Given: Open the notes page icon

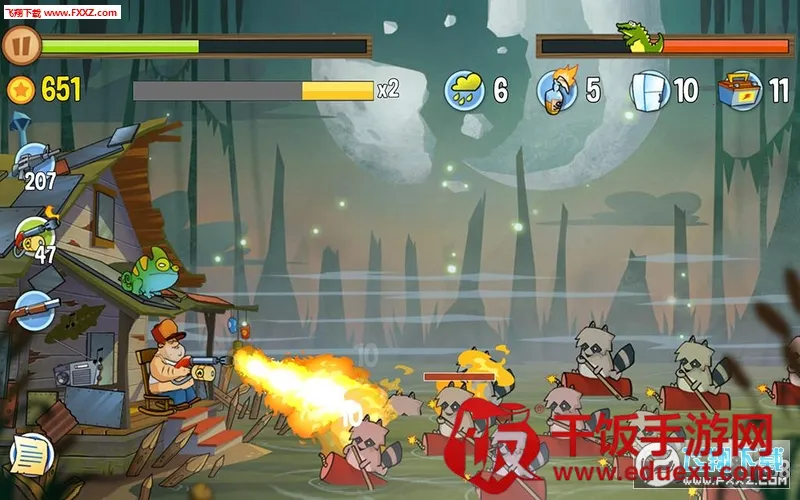Looking at the screenshot, I should point(31,454).
